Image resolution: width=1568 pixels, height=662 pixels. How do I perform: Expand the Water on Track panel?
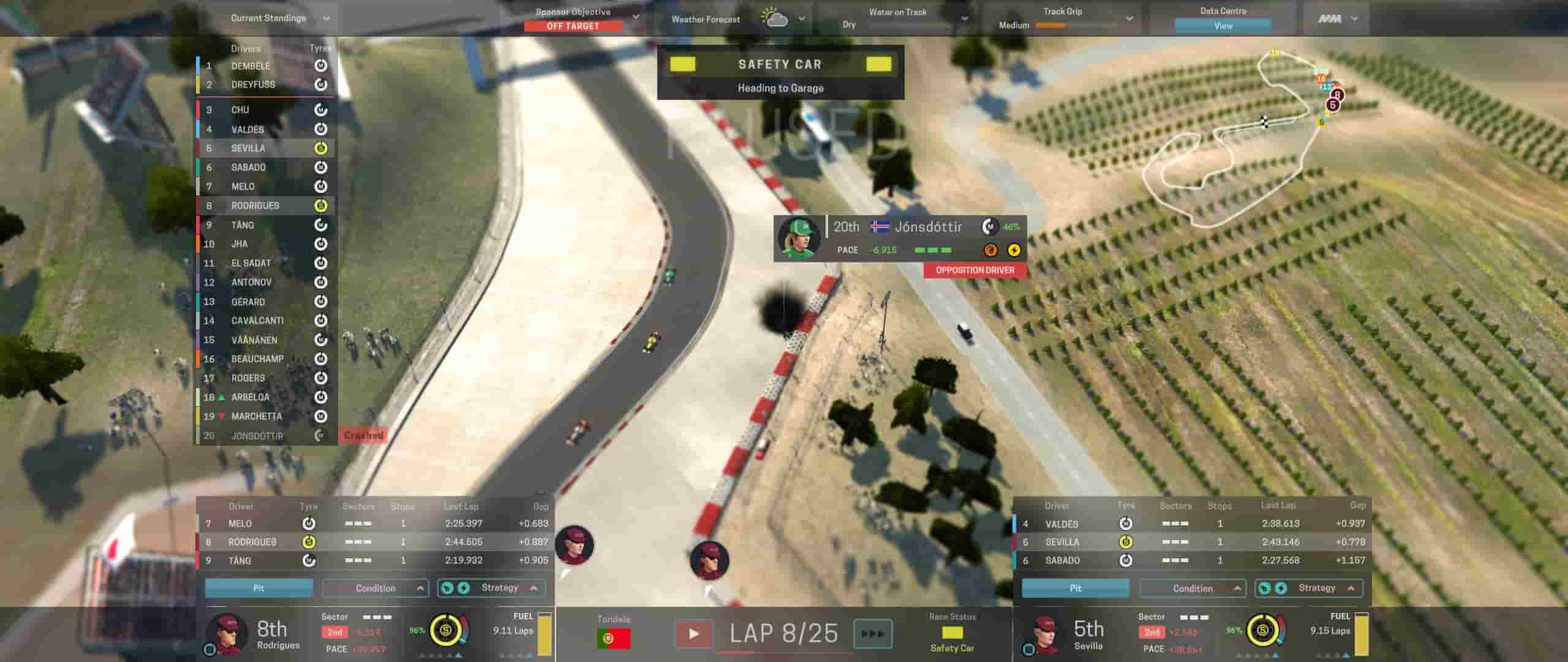click(964, 18)
